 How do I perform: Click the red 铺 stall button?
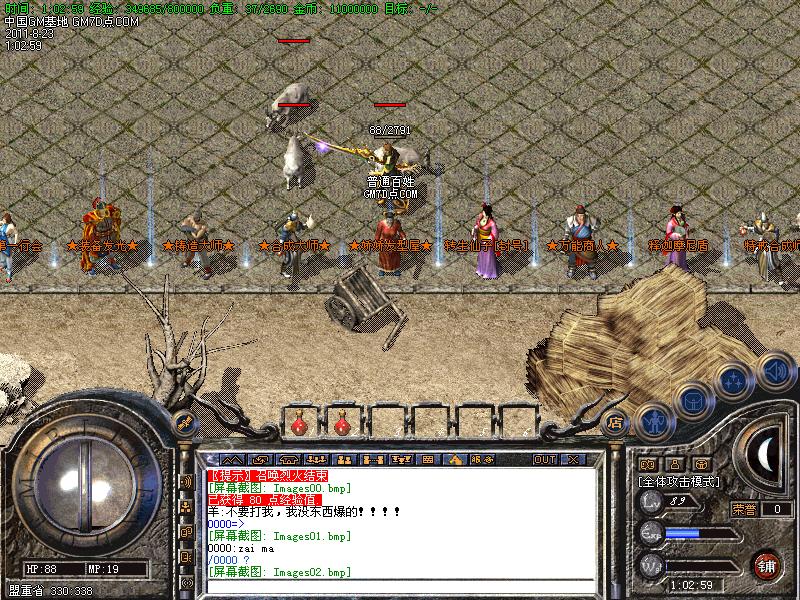tap(767, 564)
